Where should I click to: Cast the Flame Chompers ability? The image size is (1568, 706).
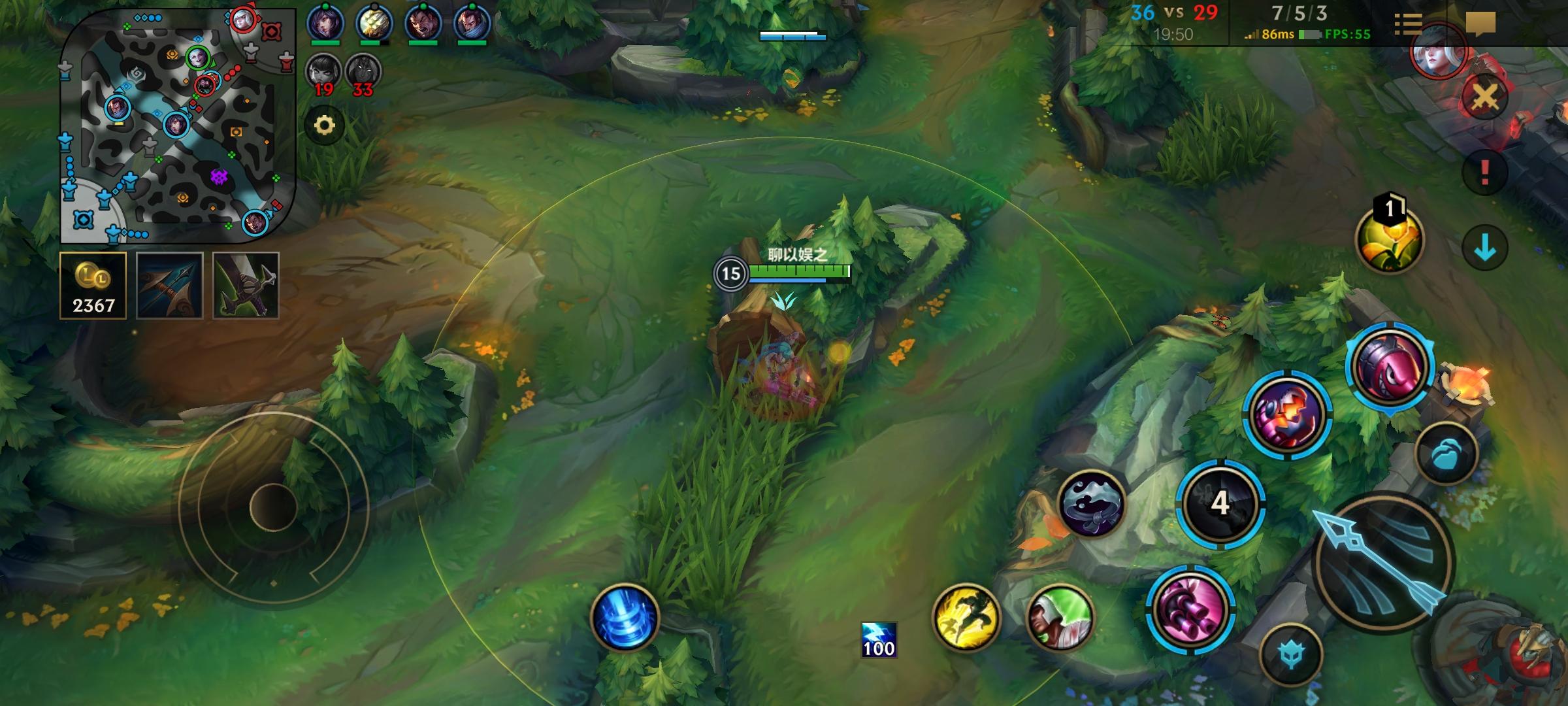point(1286,414)
